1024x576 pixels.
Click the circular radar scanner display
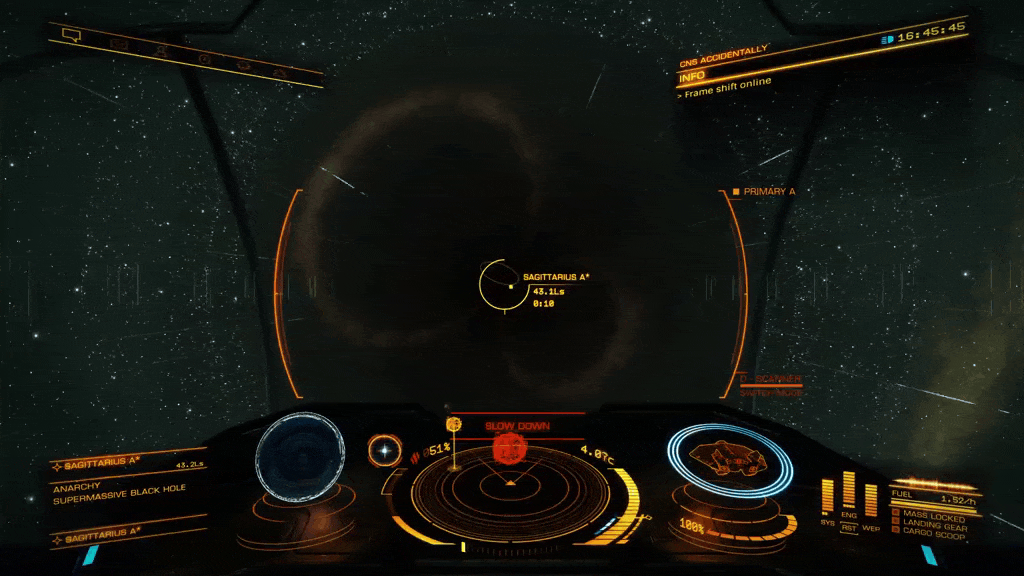(x=511, y=487)
